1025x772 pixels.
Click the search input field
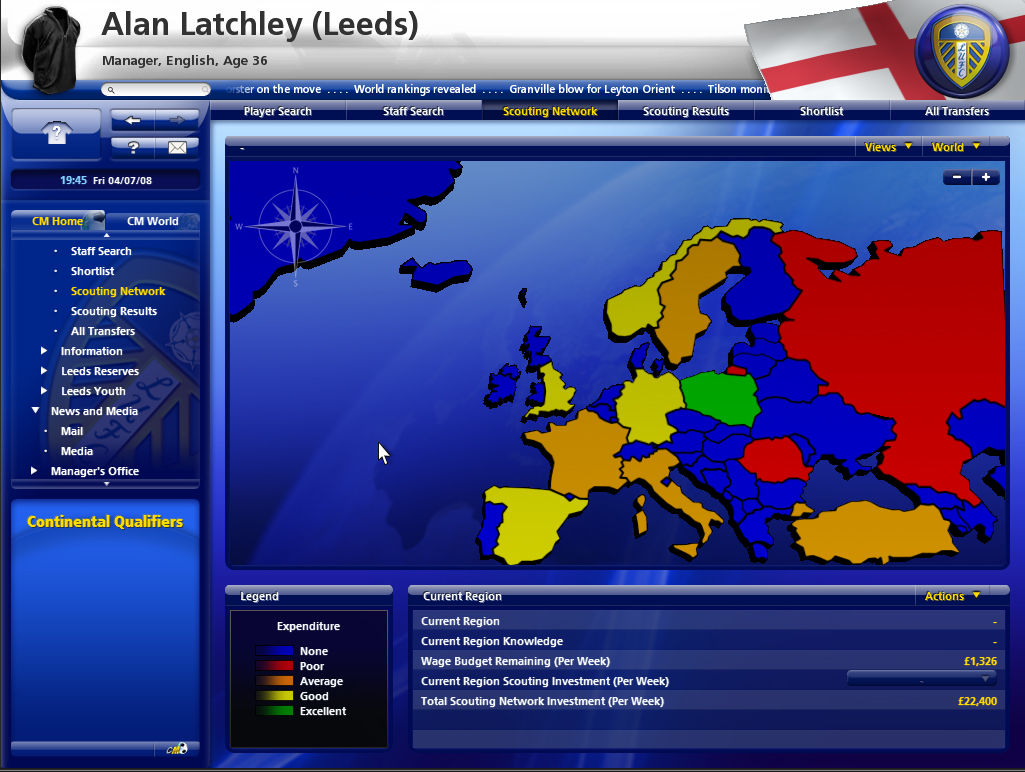click(160, 90)
